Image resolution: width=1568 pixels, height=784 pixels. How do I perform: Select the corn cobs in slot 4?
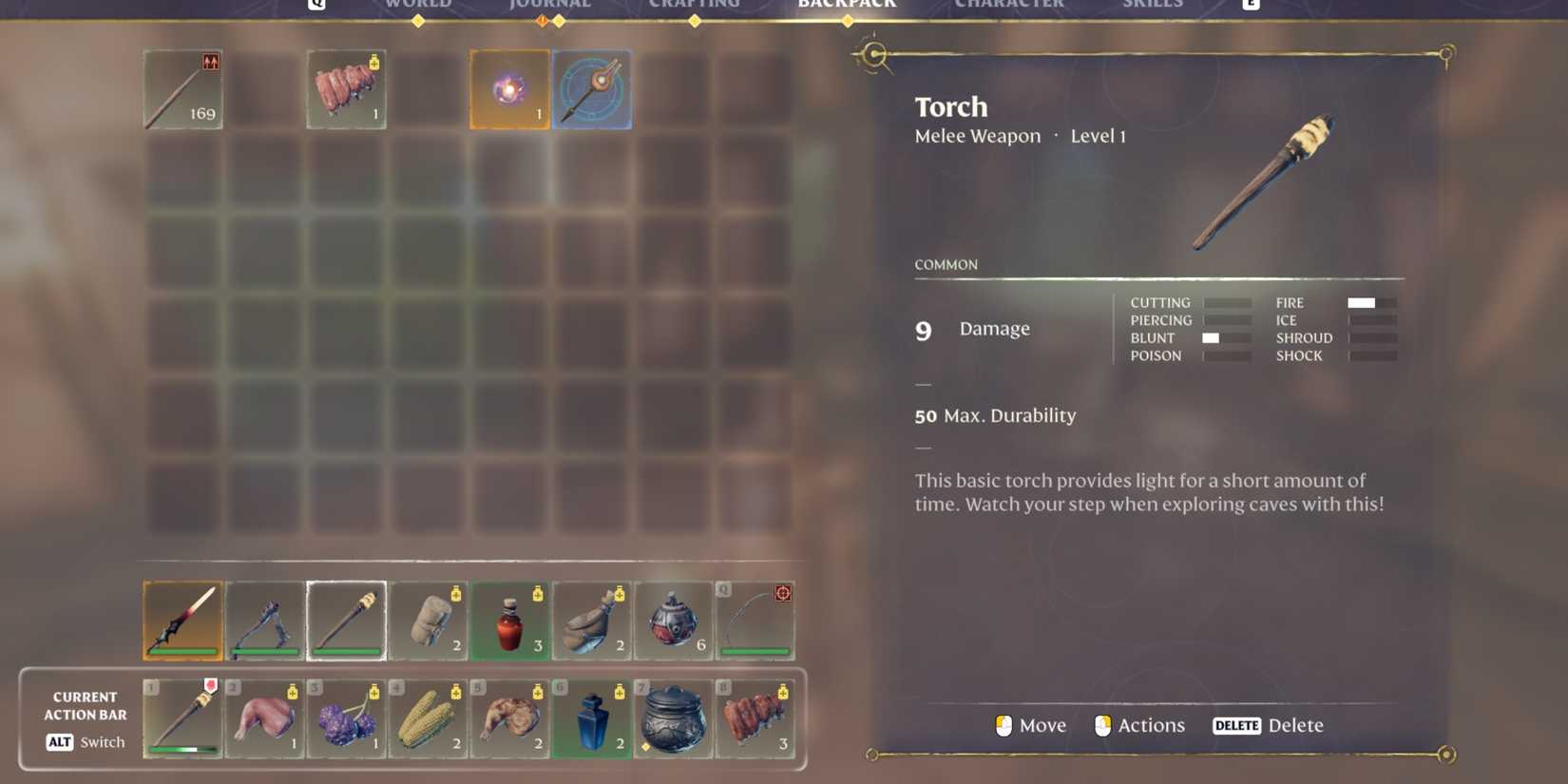428,719
